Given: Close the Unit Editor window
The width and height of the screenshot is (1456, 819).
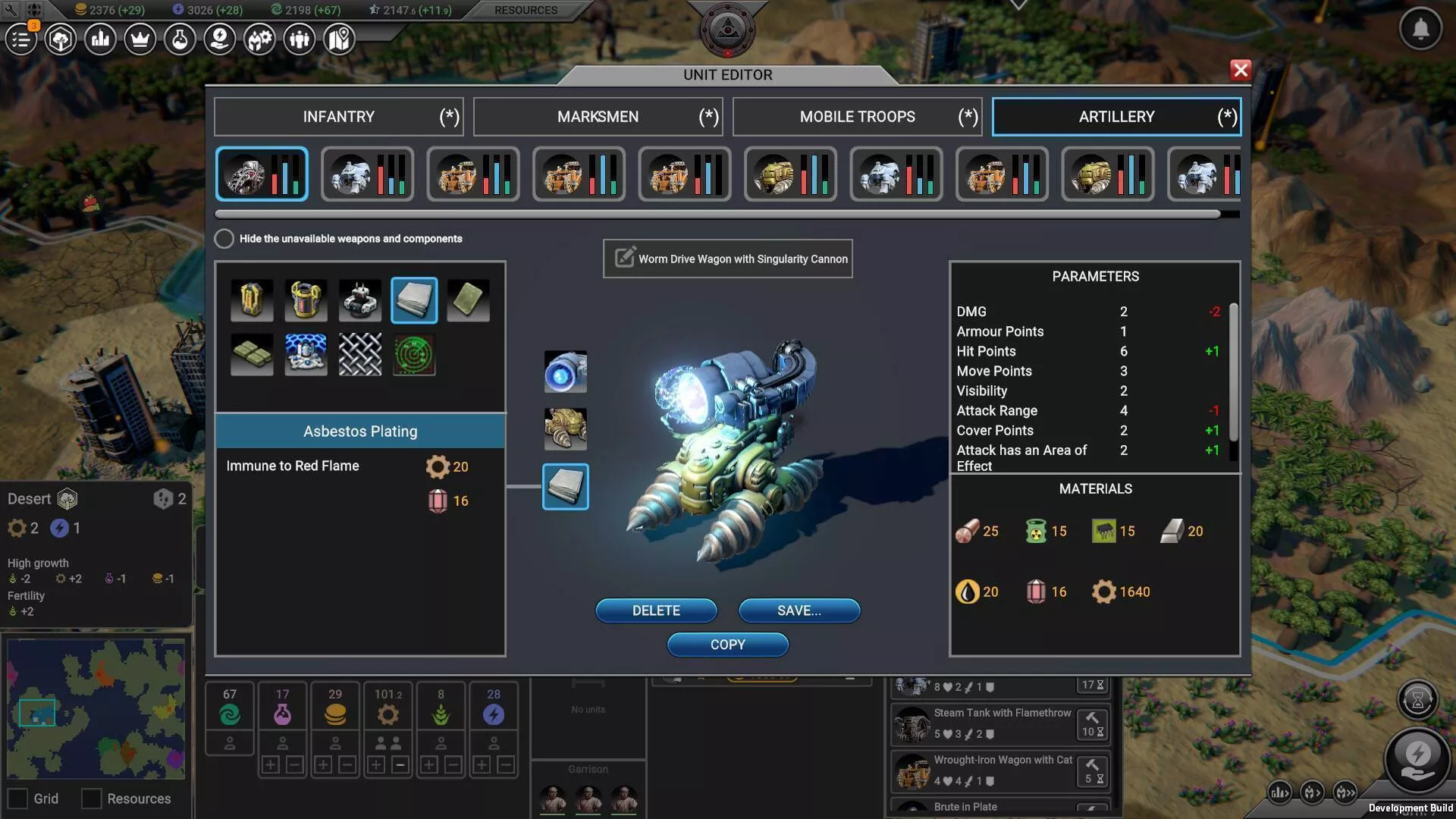Looking at the screenshot, I should (x=1241, y=71).
